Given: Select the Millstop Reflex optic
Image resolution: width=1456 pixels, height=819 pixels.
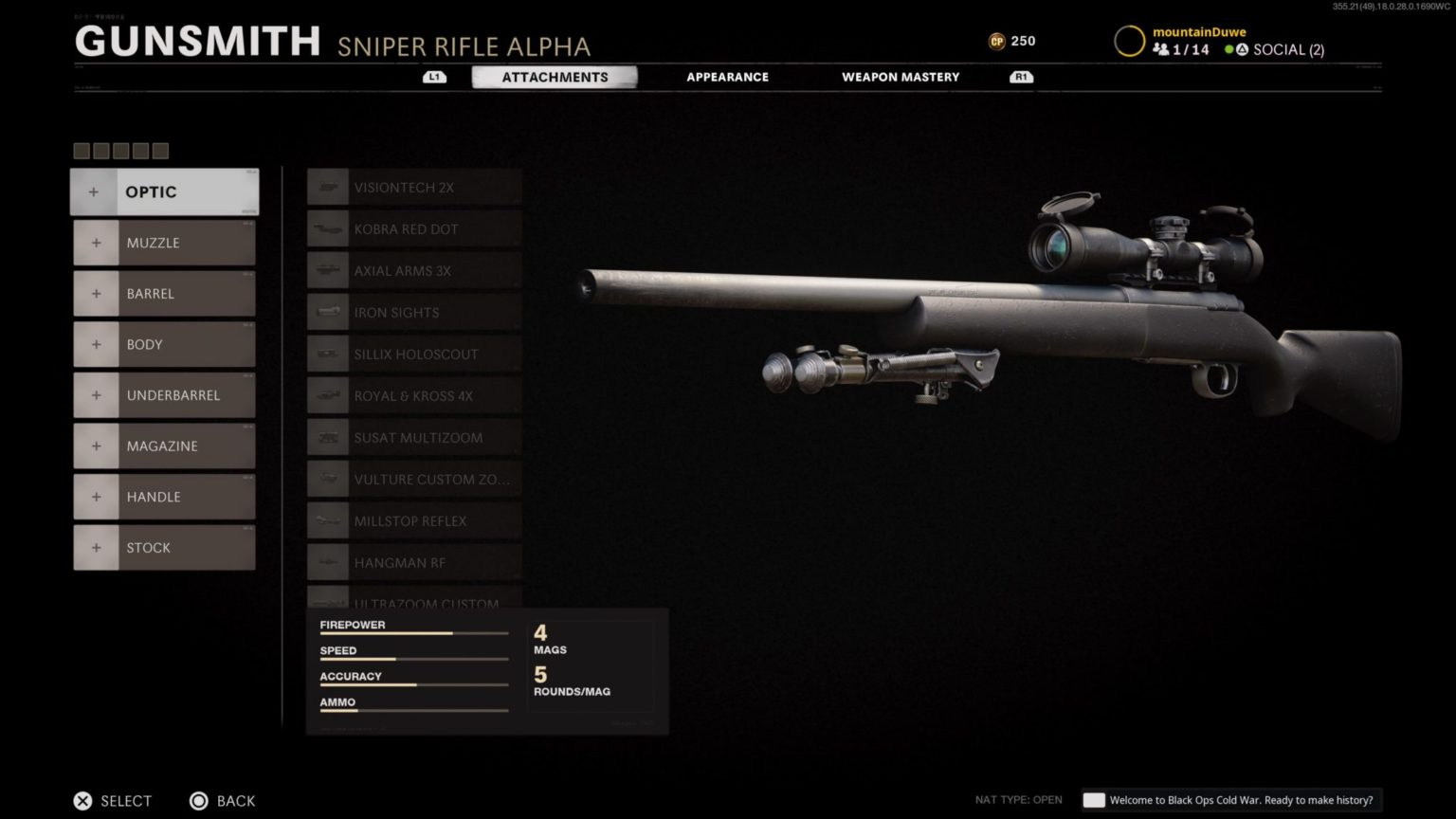Looking at the screenshot, I should pos(414,521).
